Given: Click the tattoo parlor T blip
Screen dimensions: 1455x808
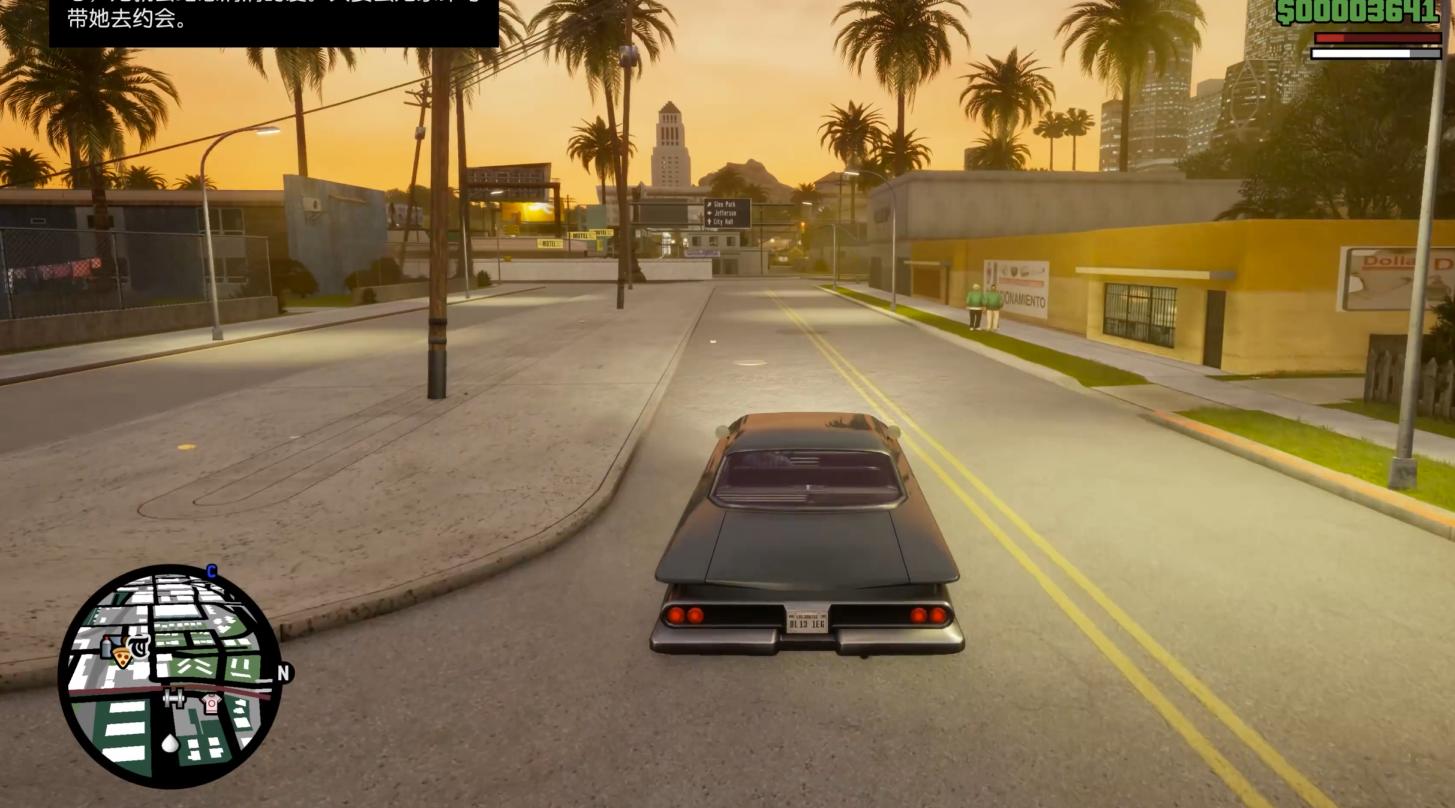Looking at the screenshot, I should [x=140, y=647].
